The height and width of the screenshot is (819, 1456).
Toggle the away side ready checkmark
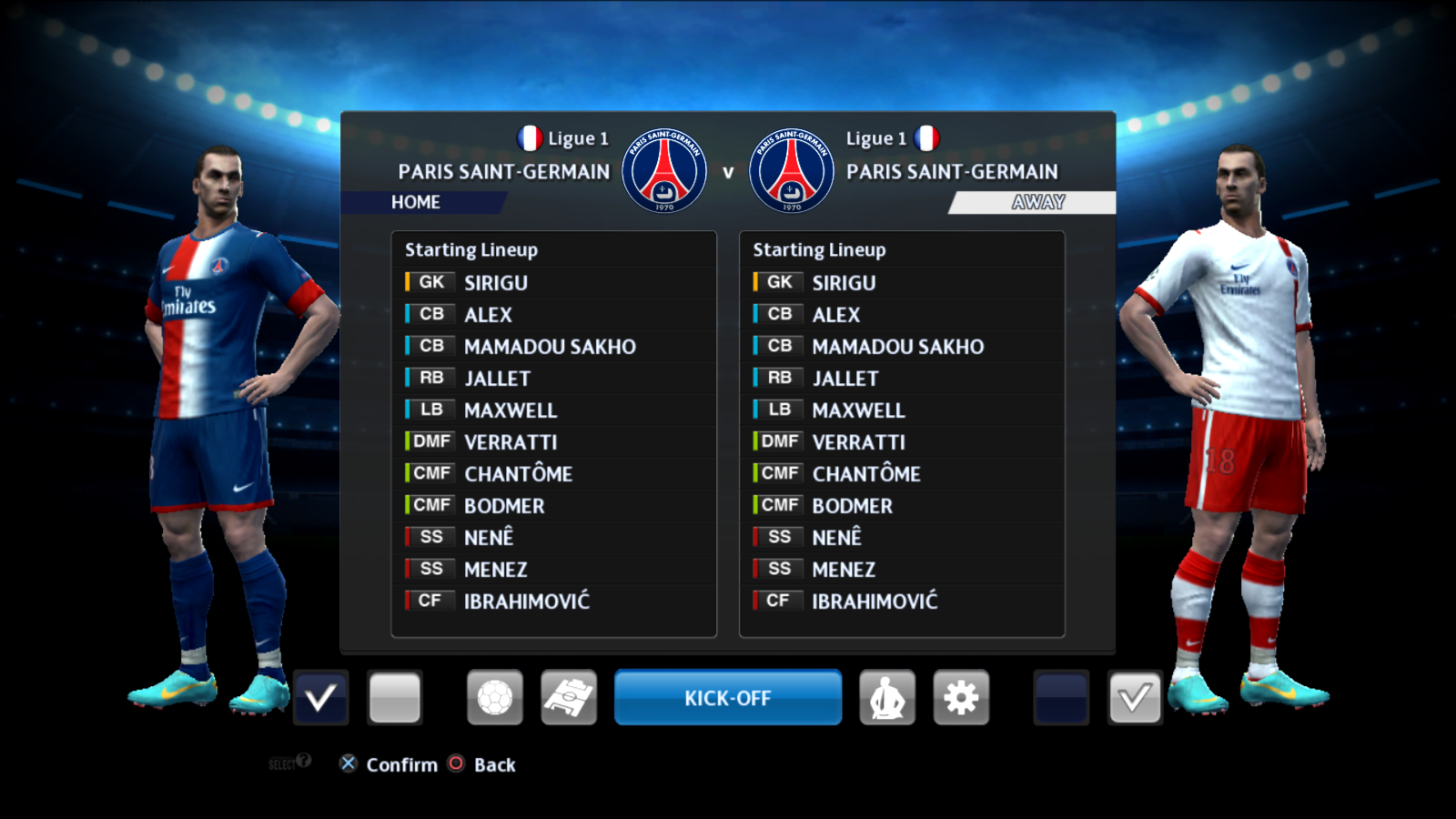point(1134,698)
